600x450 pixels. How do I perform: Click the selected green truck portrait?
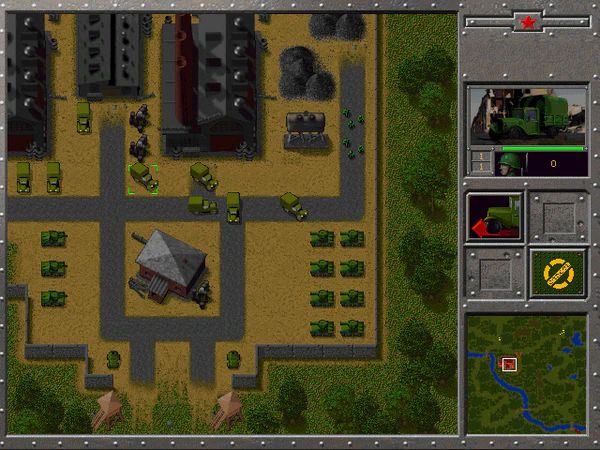point(527,116)
